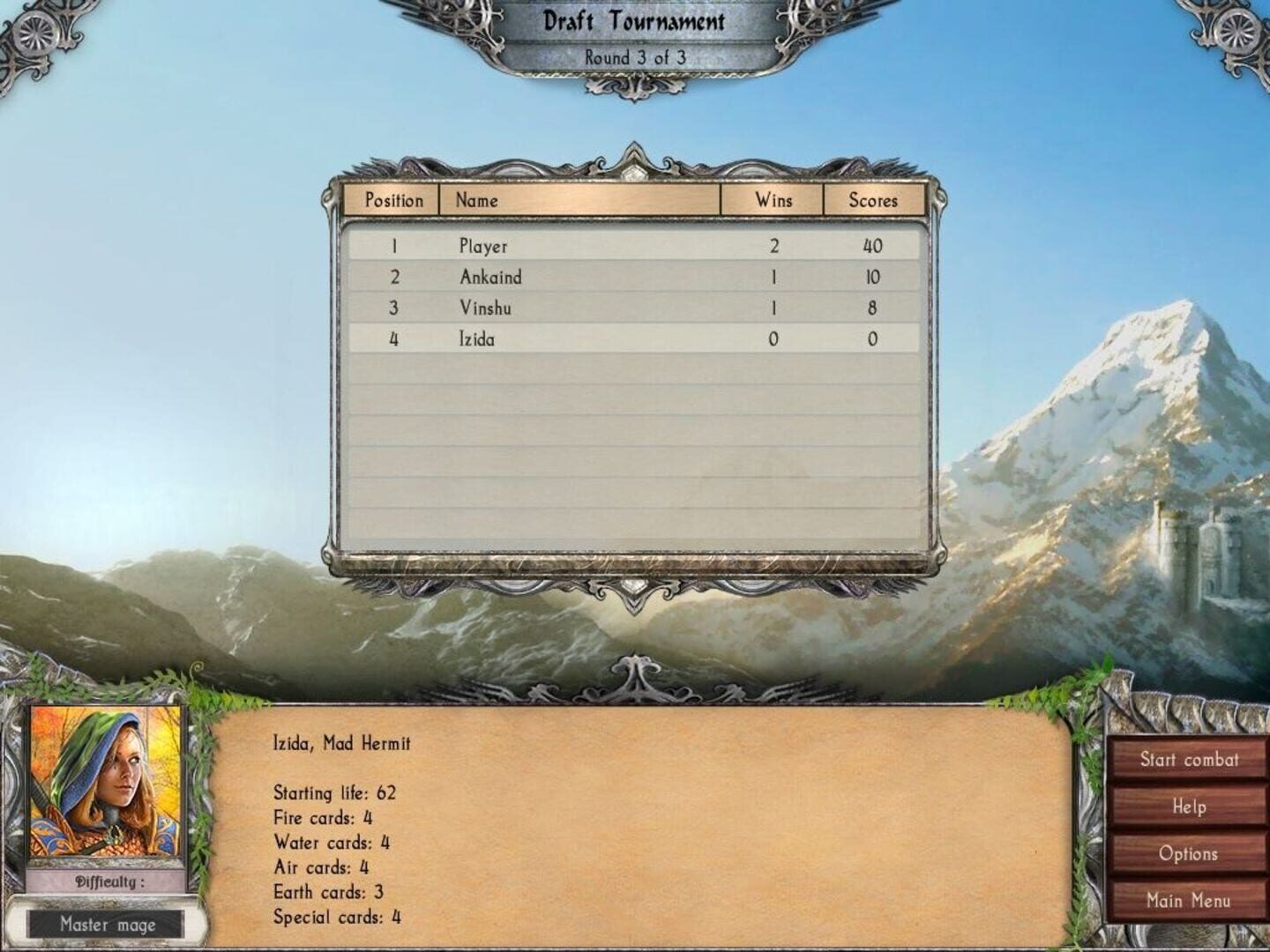Click the Draft Tournament title banner
Viewport: 1270px width, 952px height.
(635, 21)
